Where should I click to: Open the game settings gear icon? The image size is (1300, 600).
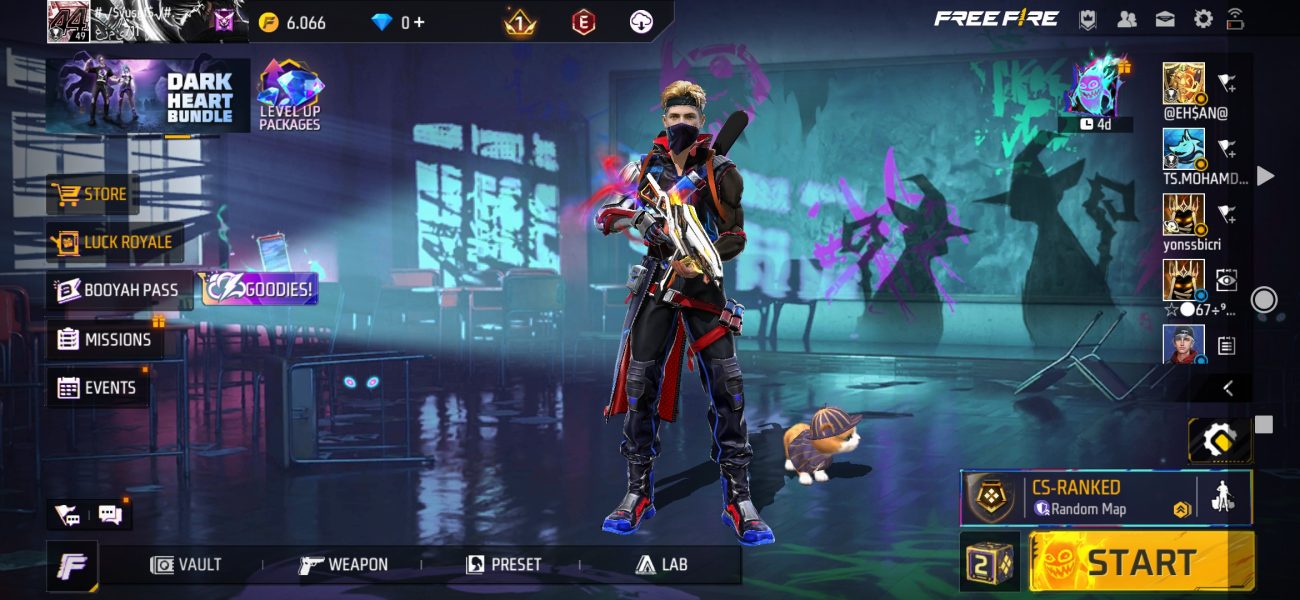pyautogui.click(x=1203, y=19)
